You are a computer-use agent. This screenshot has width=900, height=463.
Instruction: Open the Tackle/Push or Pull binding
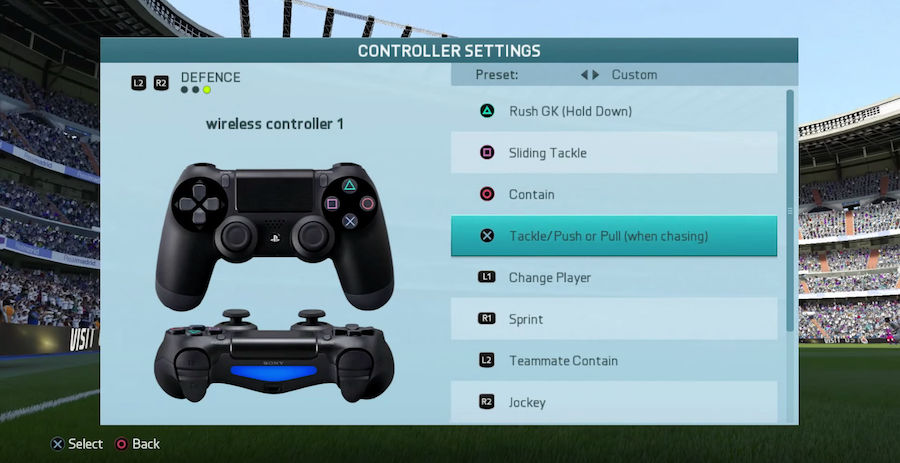click(613, 236)
